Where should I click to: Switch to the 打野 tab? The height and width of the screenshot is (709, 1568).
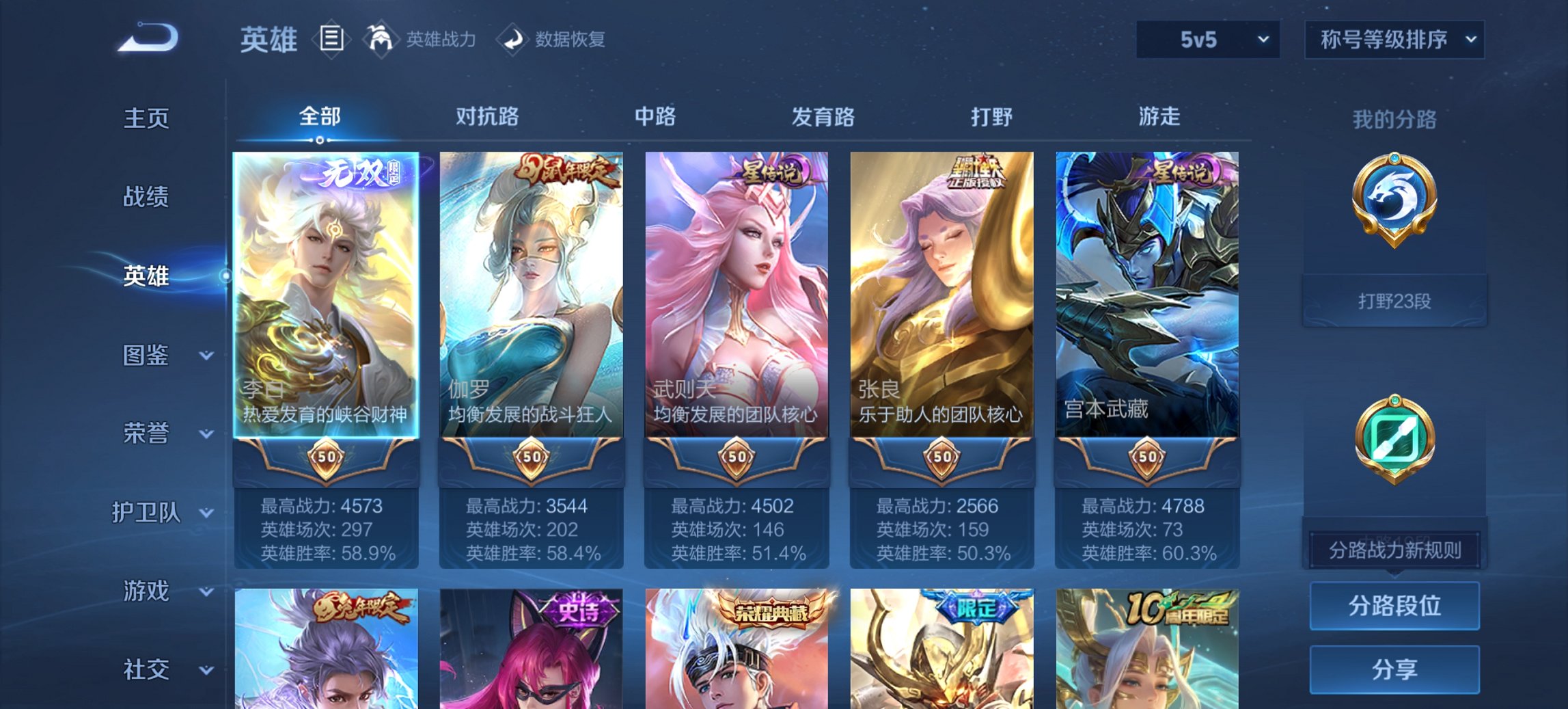989,117
